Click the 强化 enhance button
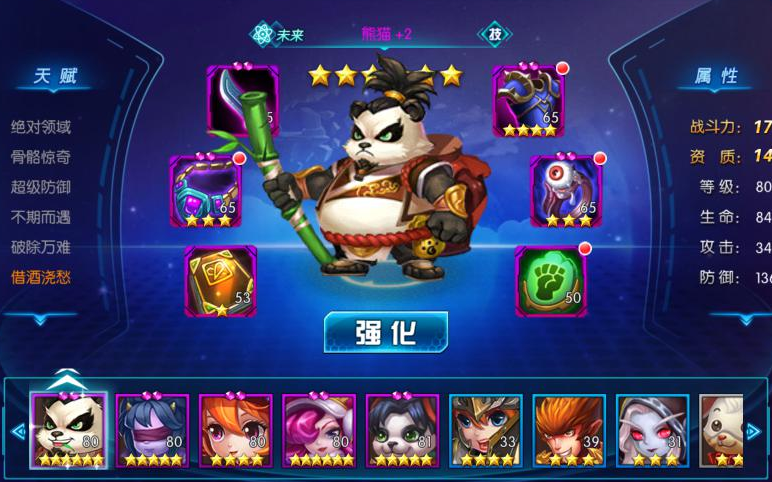Viewport: 772px width, 482px height. (x=385, y=332)
